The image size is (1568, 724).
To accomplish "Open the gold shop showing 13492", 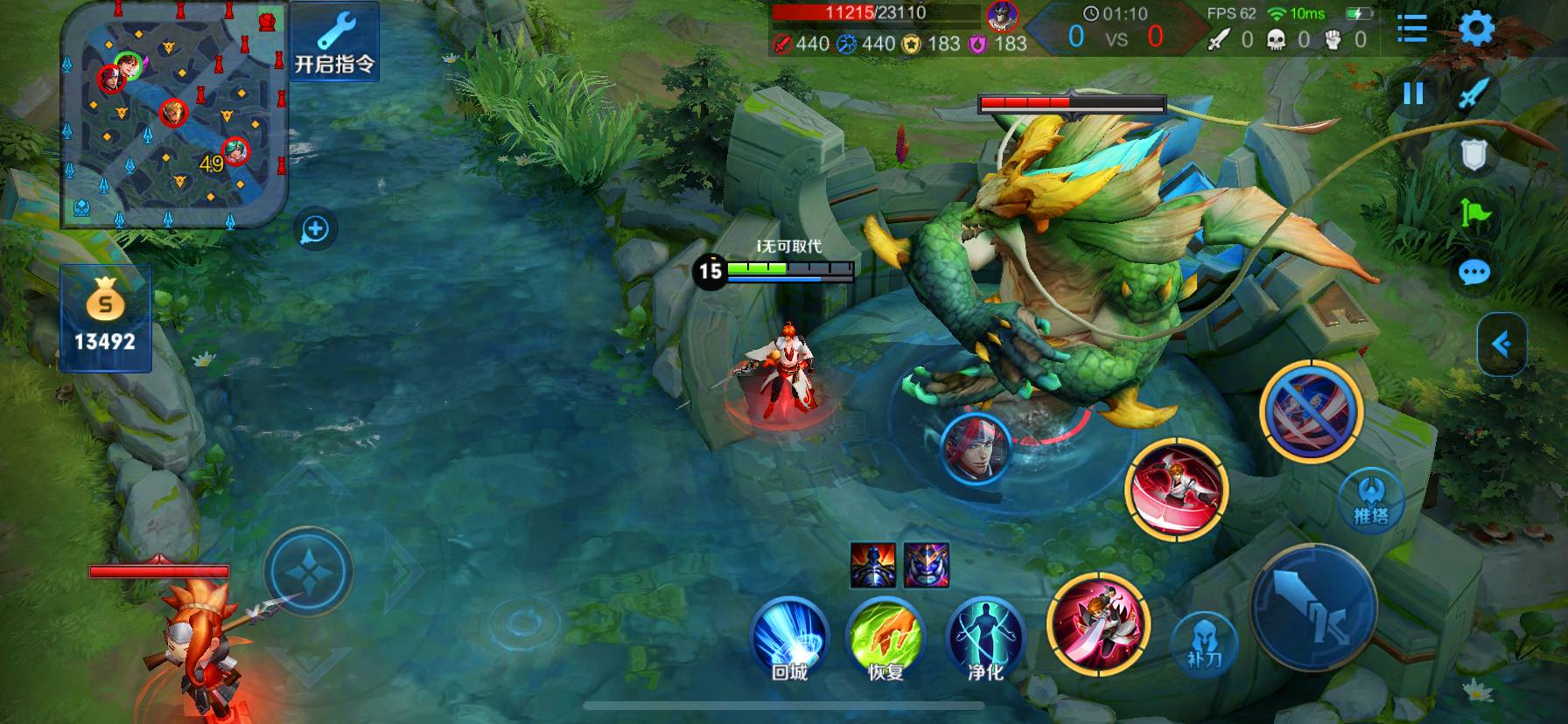I will point(105,319).
